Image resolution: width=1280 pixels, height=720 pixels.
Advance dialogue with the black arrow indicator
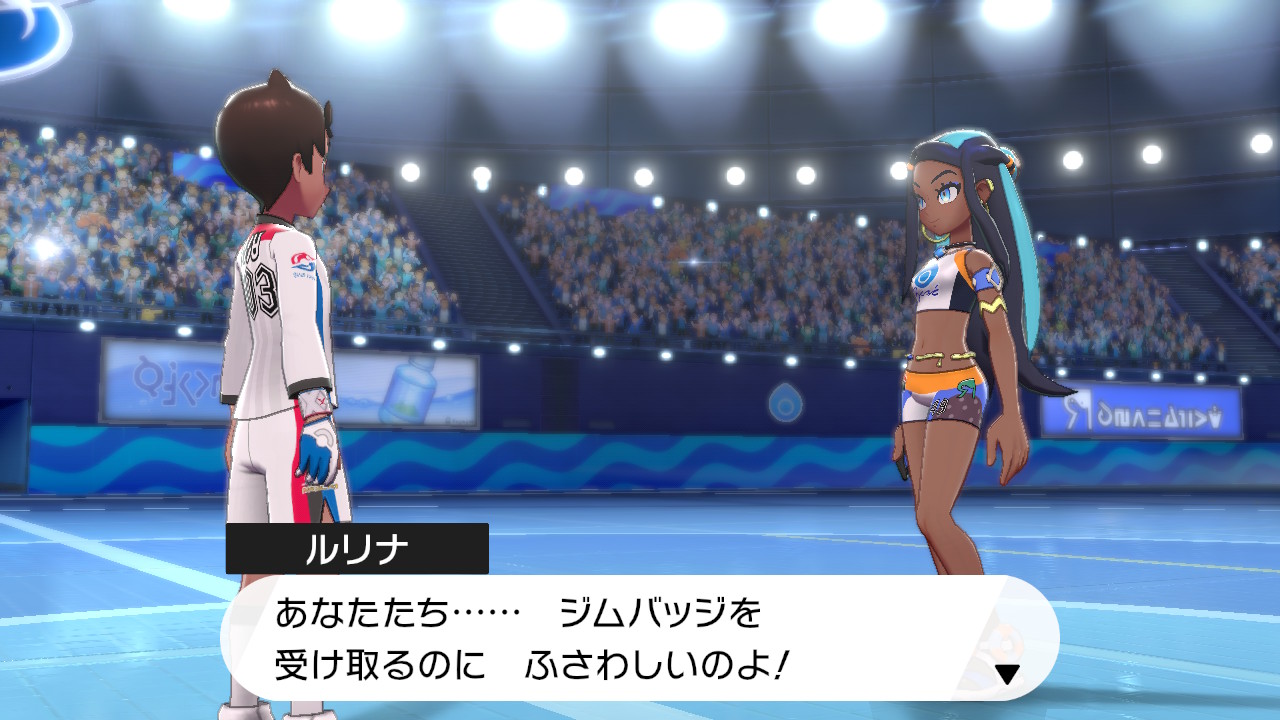click(x=1007, y=674)
